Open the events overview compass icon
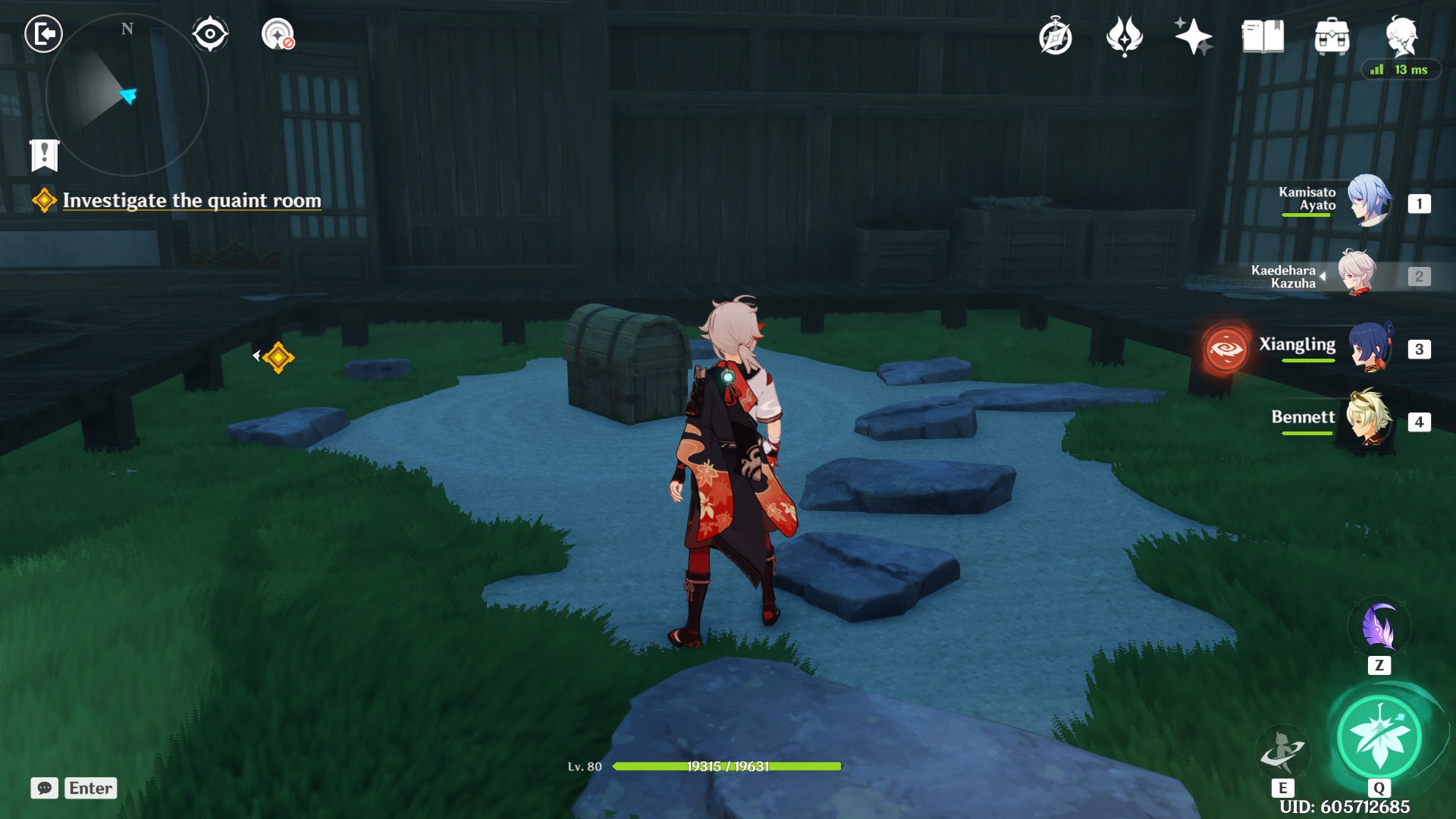This screenshot has height=819, width=1456. pyautogui.click(x=1056, y=35)
